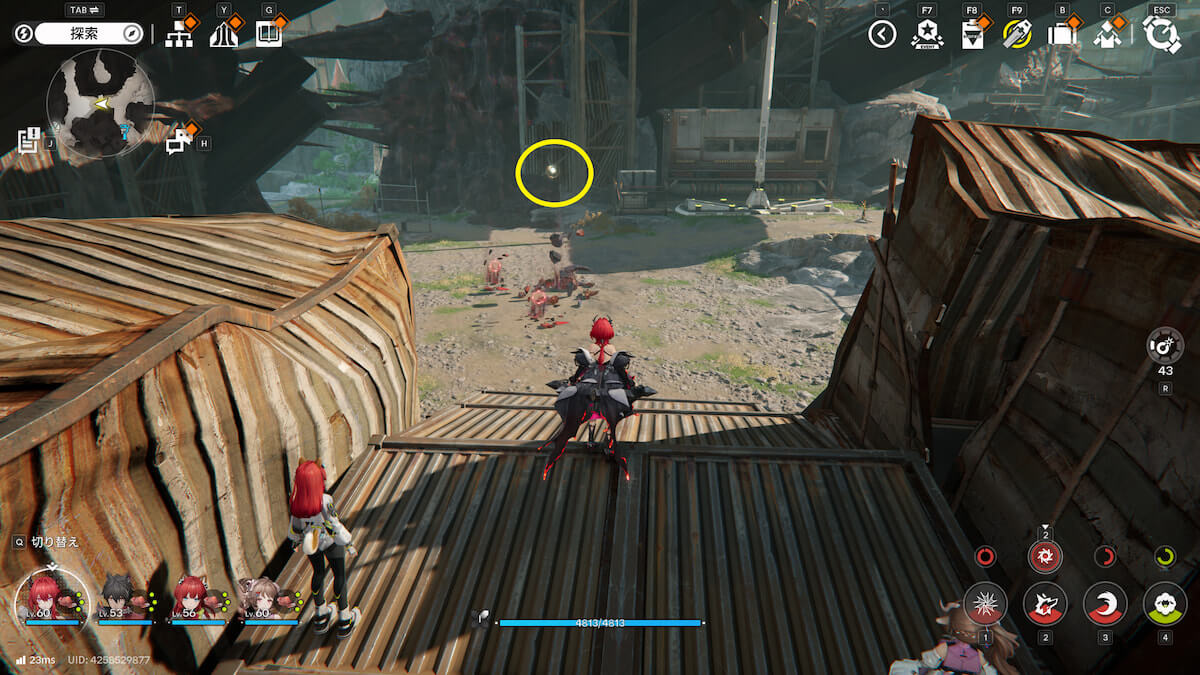
Task: Collapse the top menu with the arrow button
Action: (881, 35)
